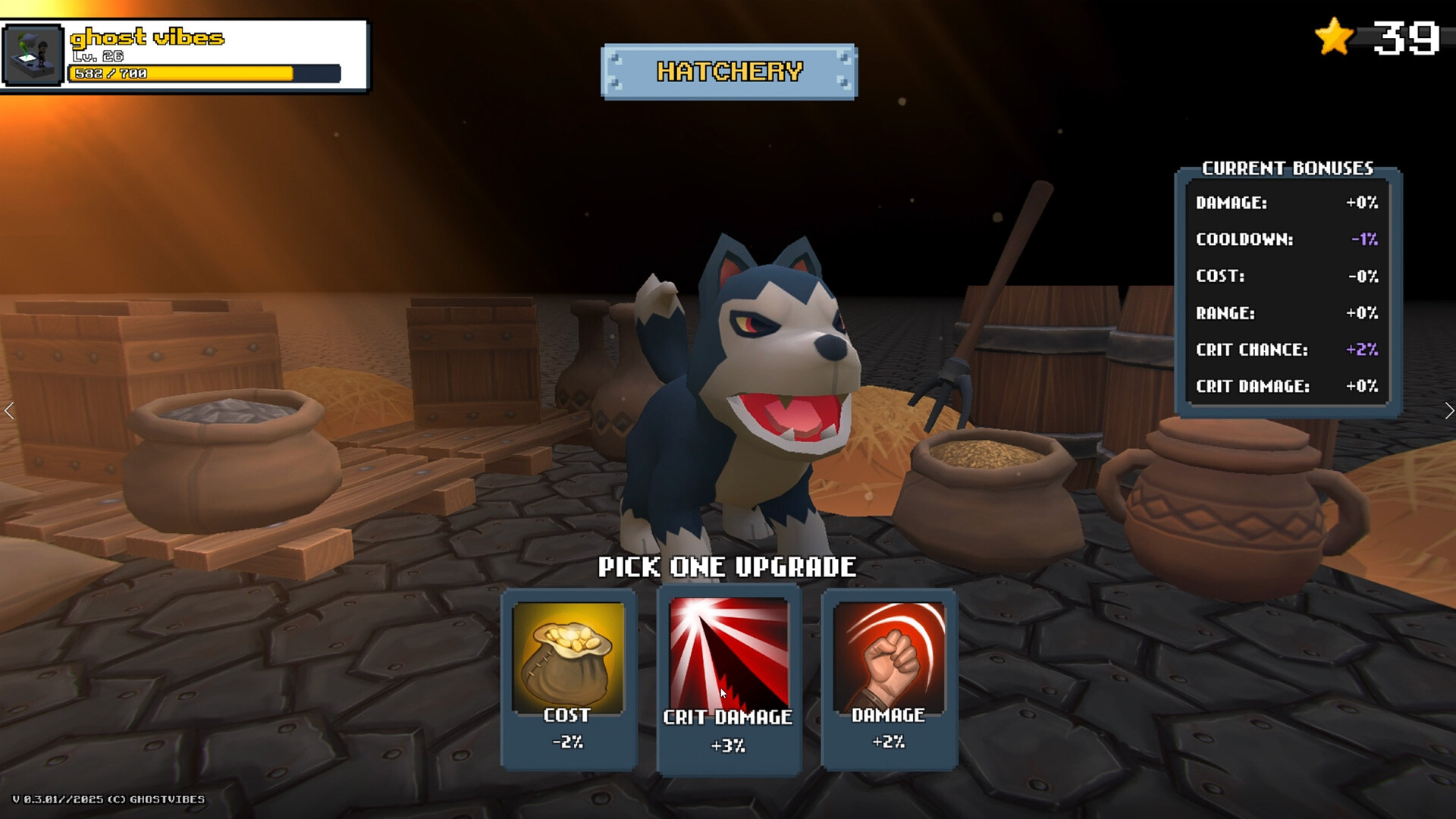Tap the clenched fist damage symbol
The height and width of the screenshot is (819, 1456).
(889, 657)
